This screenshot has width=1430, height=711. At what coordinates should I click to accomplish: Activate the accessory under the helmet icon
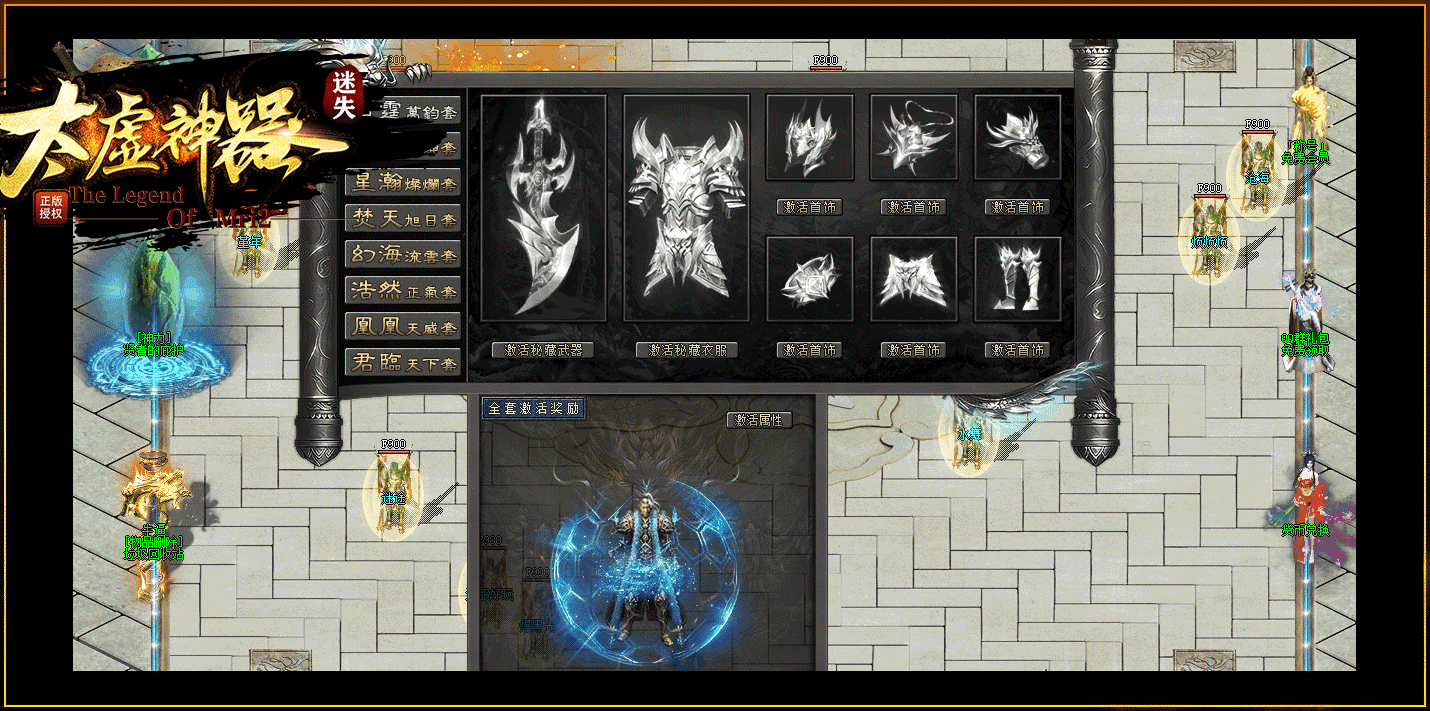coord(810,207)
